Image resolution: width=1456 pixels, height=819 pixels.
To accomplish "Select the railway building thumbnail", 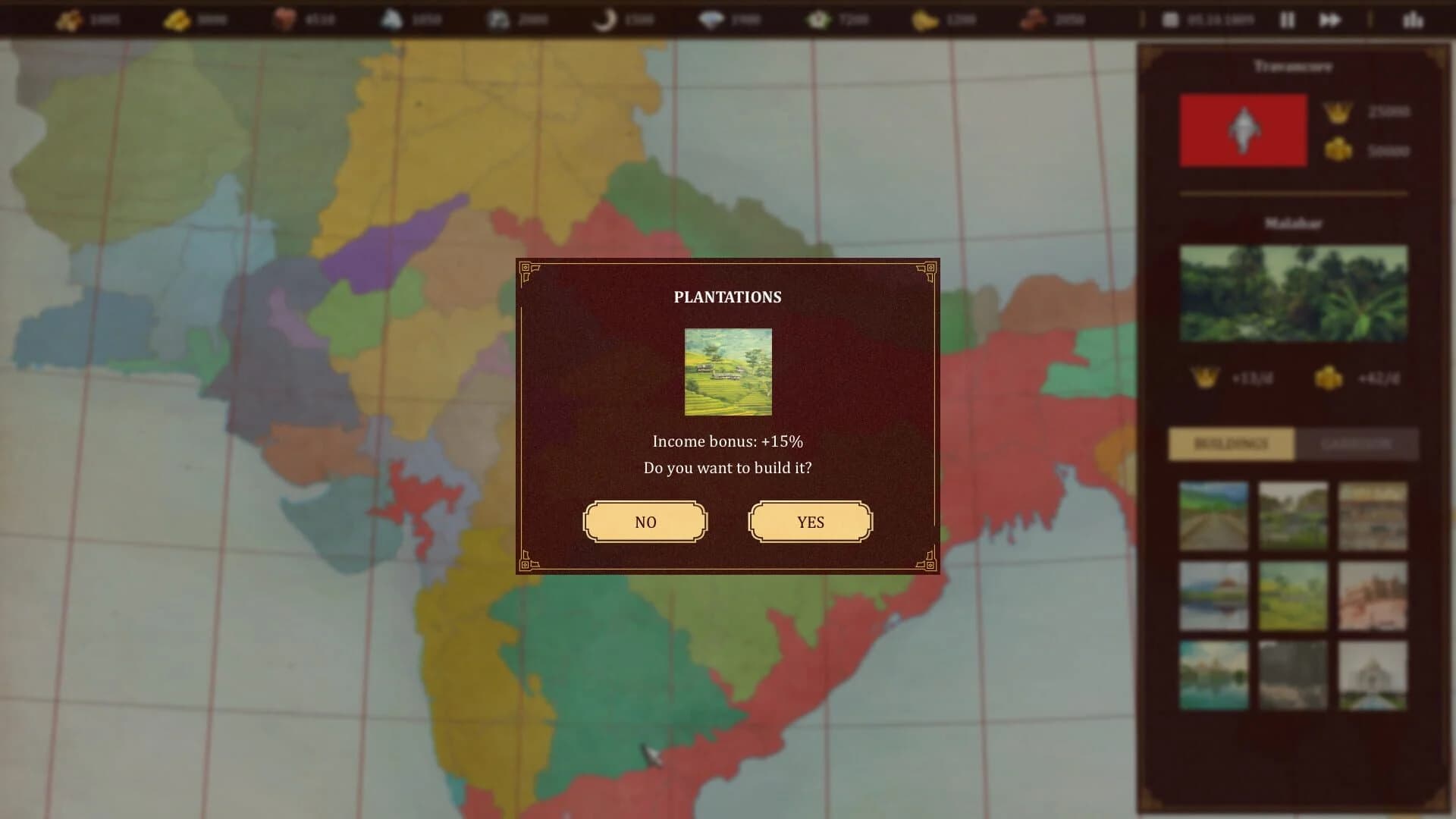I will coord(1213,516).
